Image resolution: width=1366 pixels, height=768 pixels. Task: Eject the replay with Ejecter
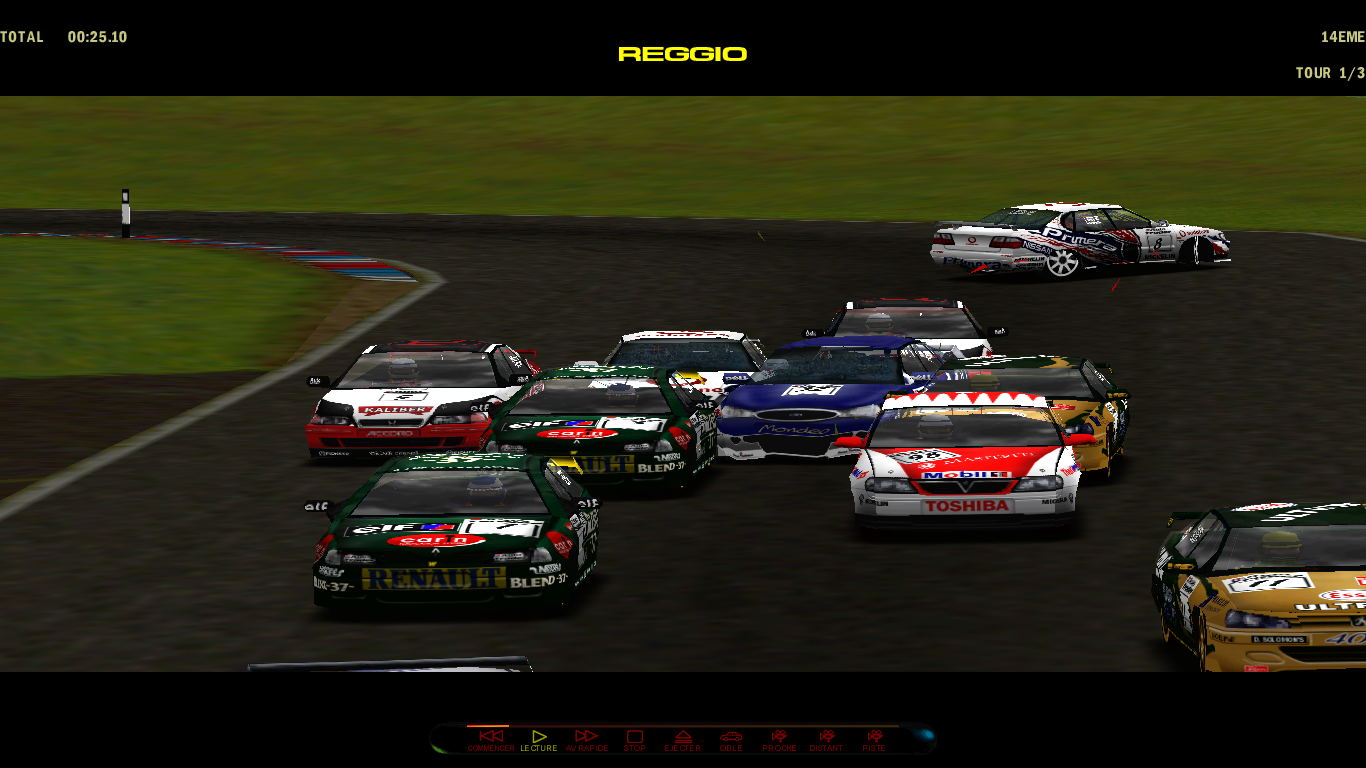pos(683,738)
